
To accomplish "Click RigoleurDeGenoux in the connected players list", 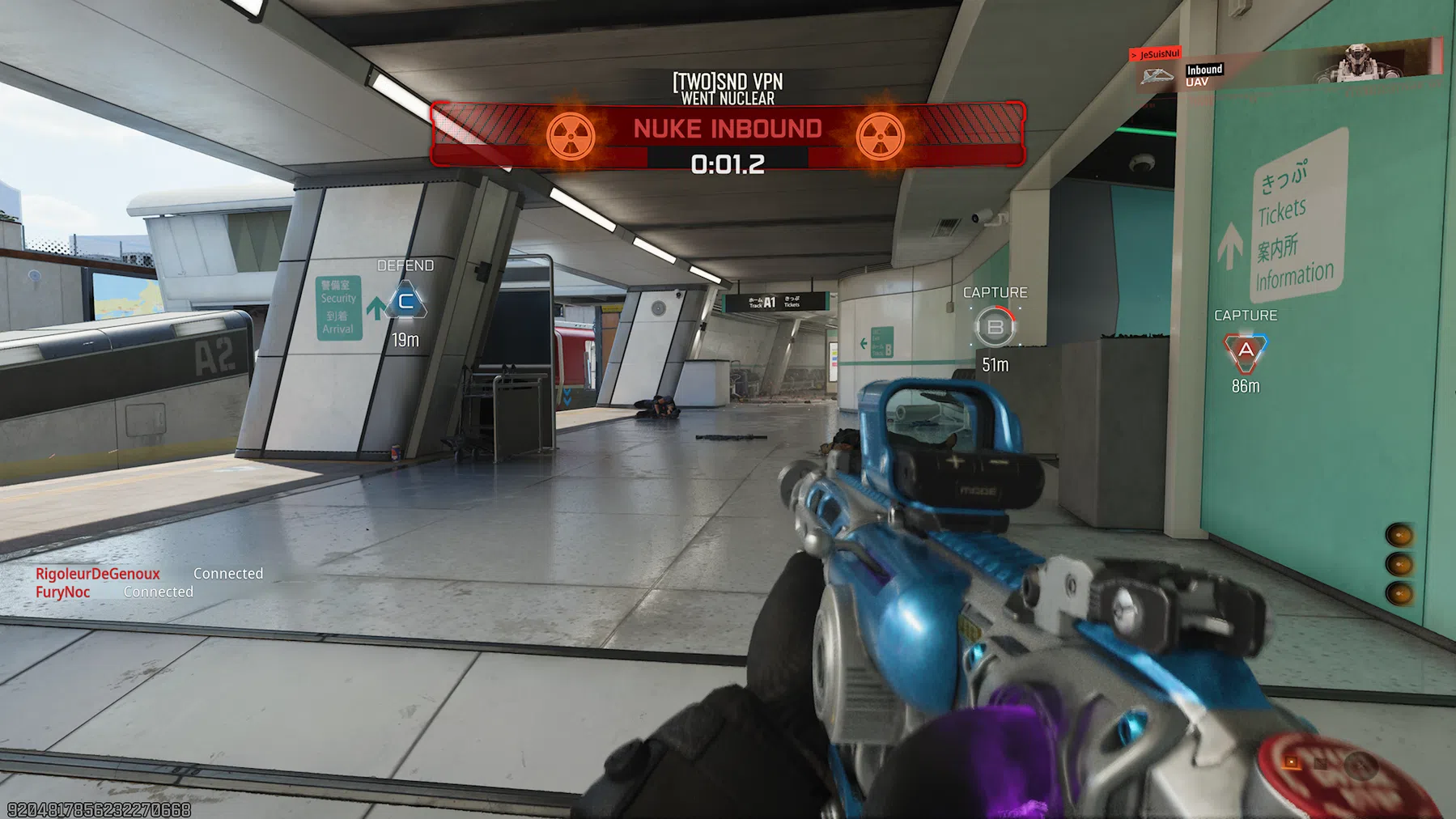I will [x=98, y=573].
